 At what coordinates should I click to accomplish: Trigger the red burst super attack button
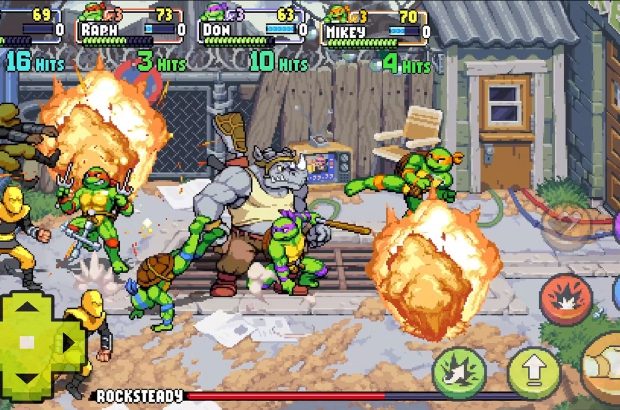(565, 299)
